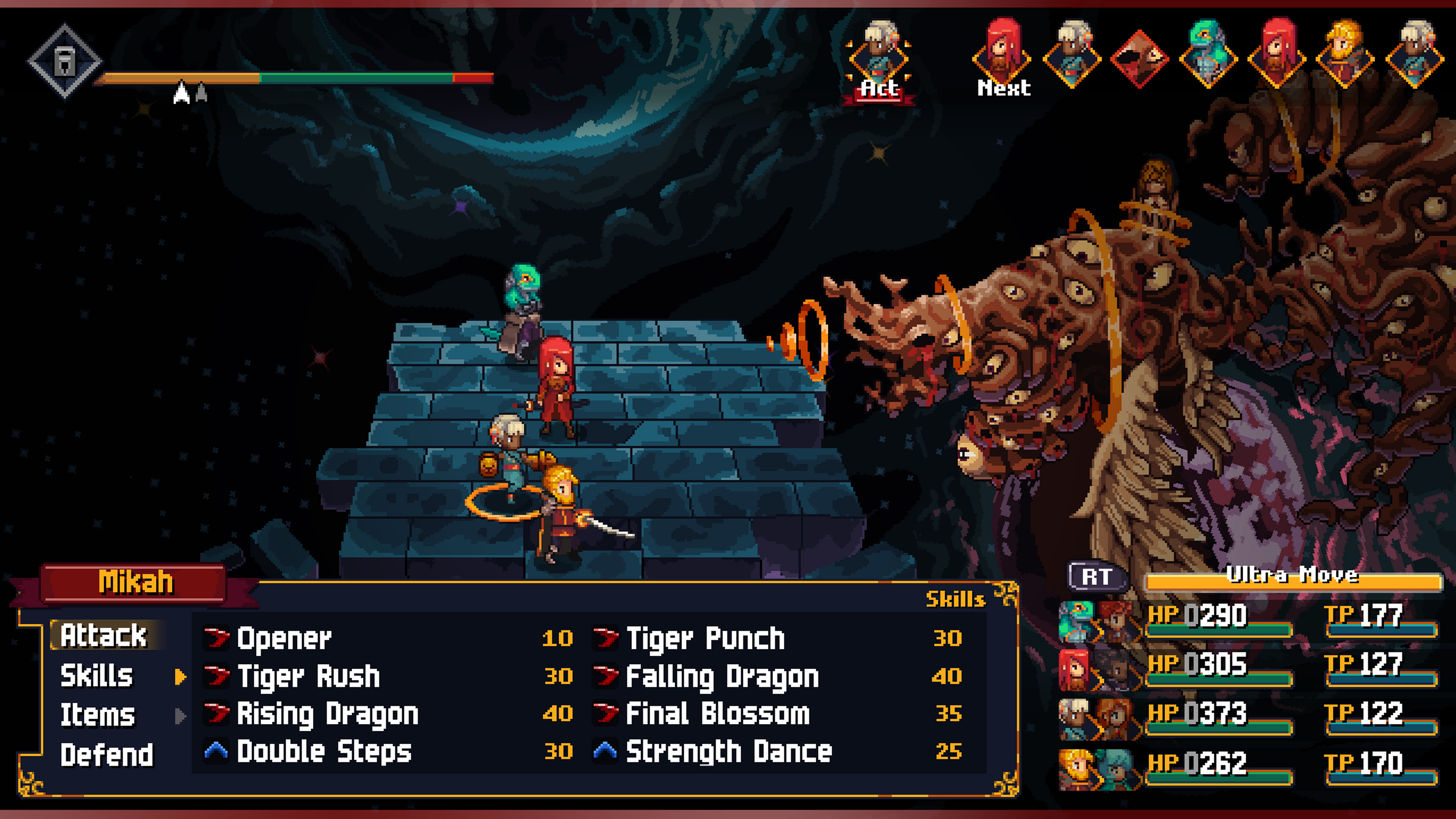Choose the Rising Dragon skill
The image size is (1456, 819).
coord(327,714)
